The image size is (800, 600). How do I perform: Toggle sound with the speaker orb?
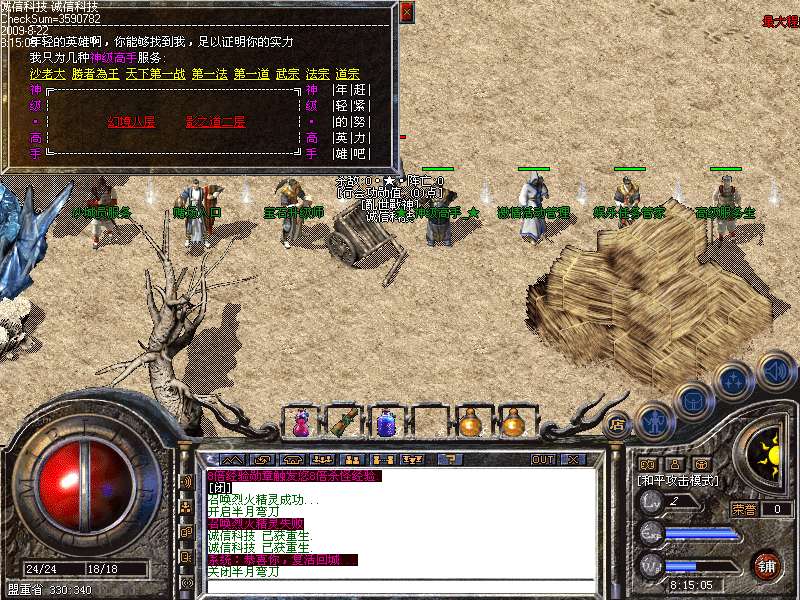[x=775, y=371]
